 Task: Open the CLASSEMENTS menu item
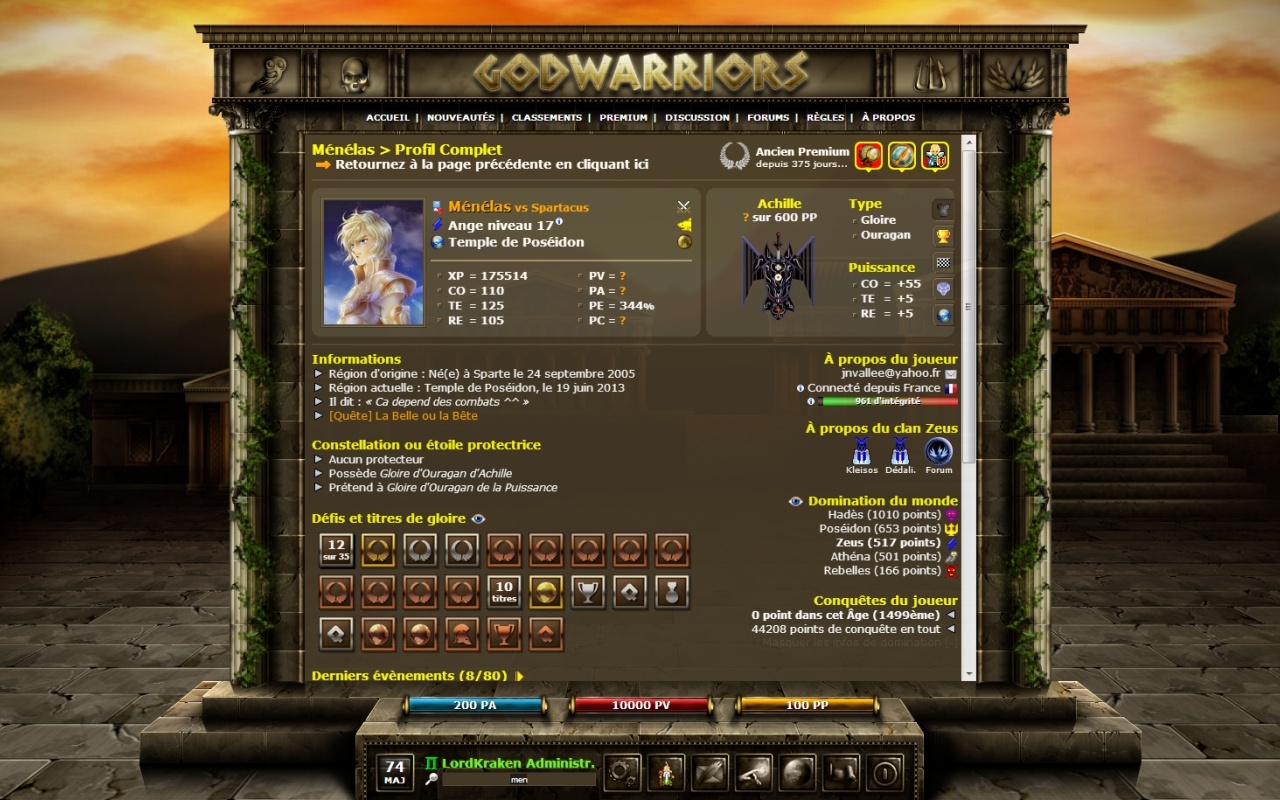tap(547, 117)
